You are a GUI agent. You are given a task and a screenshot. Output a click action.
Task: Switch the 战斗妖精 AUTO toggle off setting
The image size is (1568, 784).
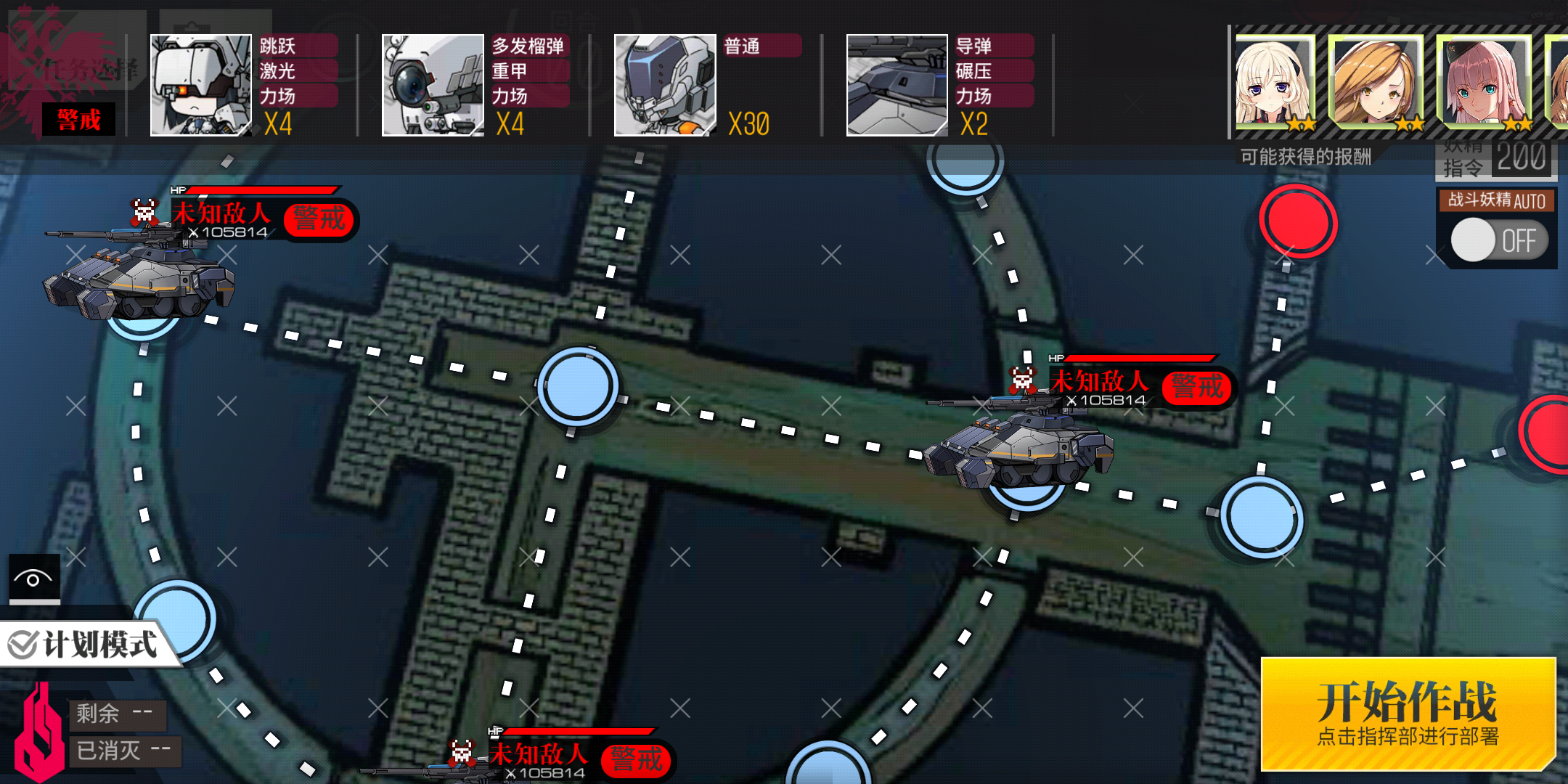click(x=1497, y=240)
